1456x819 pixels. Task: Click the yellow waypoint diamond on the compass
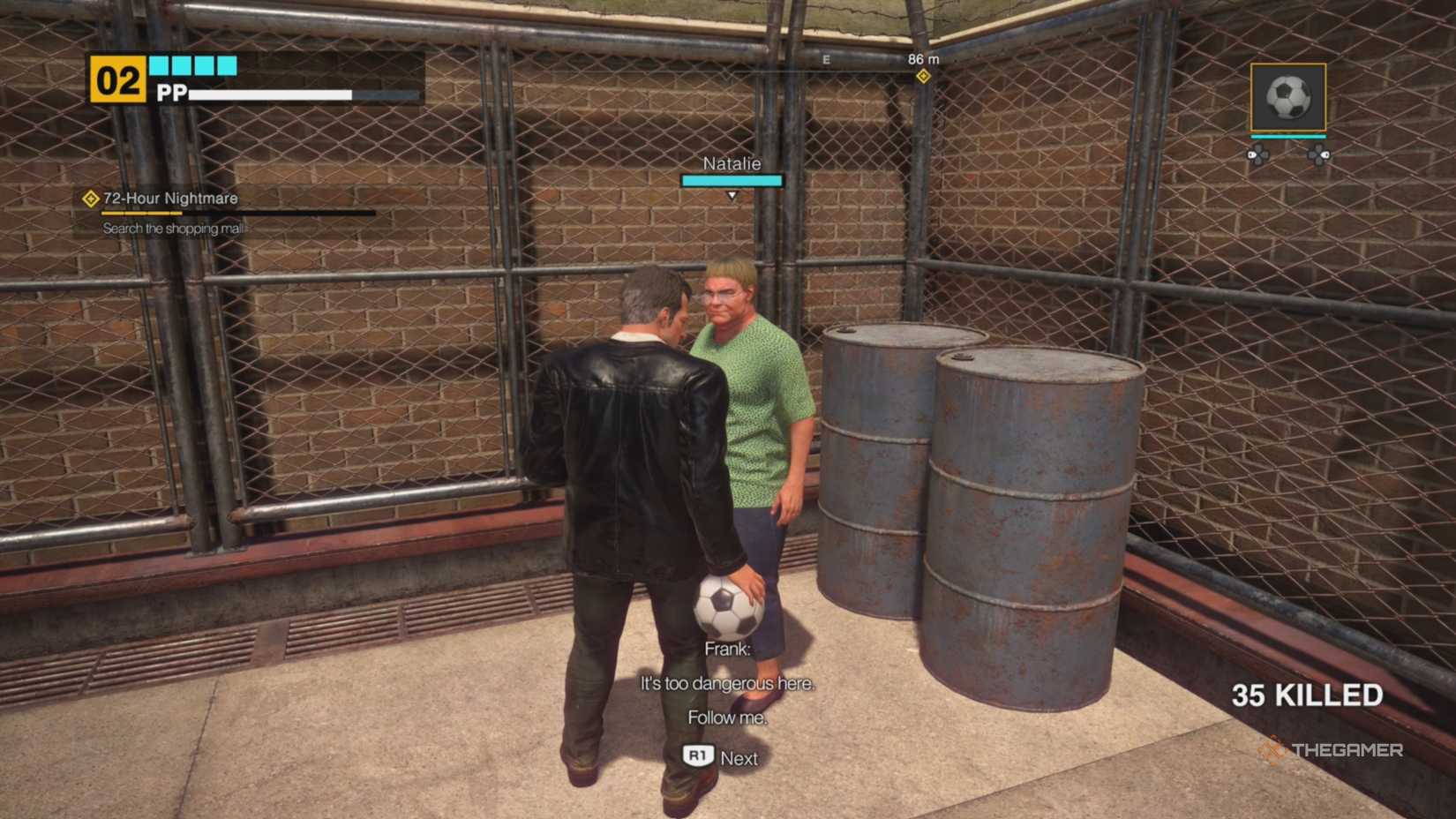(x=923, y=77)
